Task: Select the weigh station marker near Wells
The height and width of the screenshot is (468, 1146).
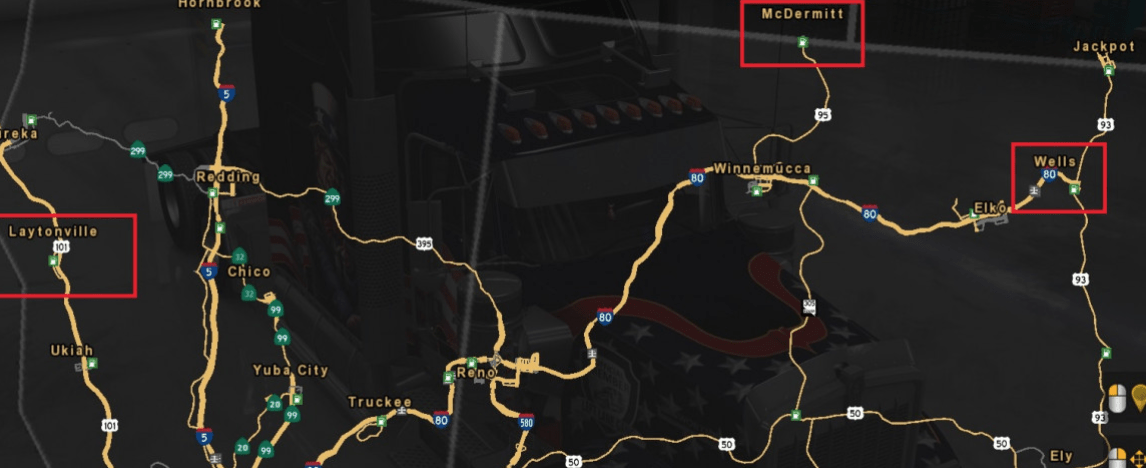Action: pyautogui.click(x=1034, y=191)
